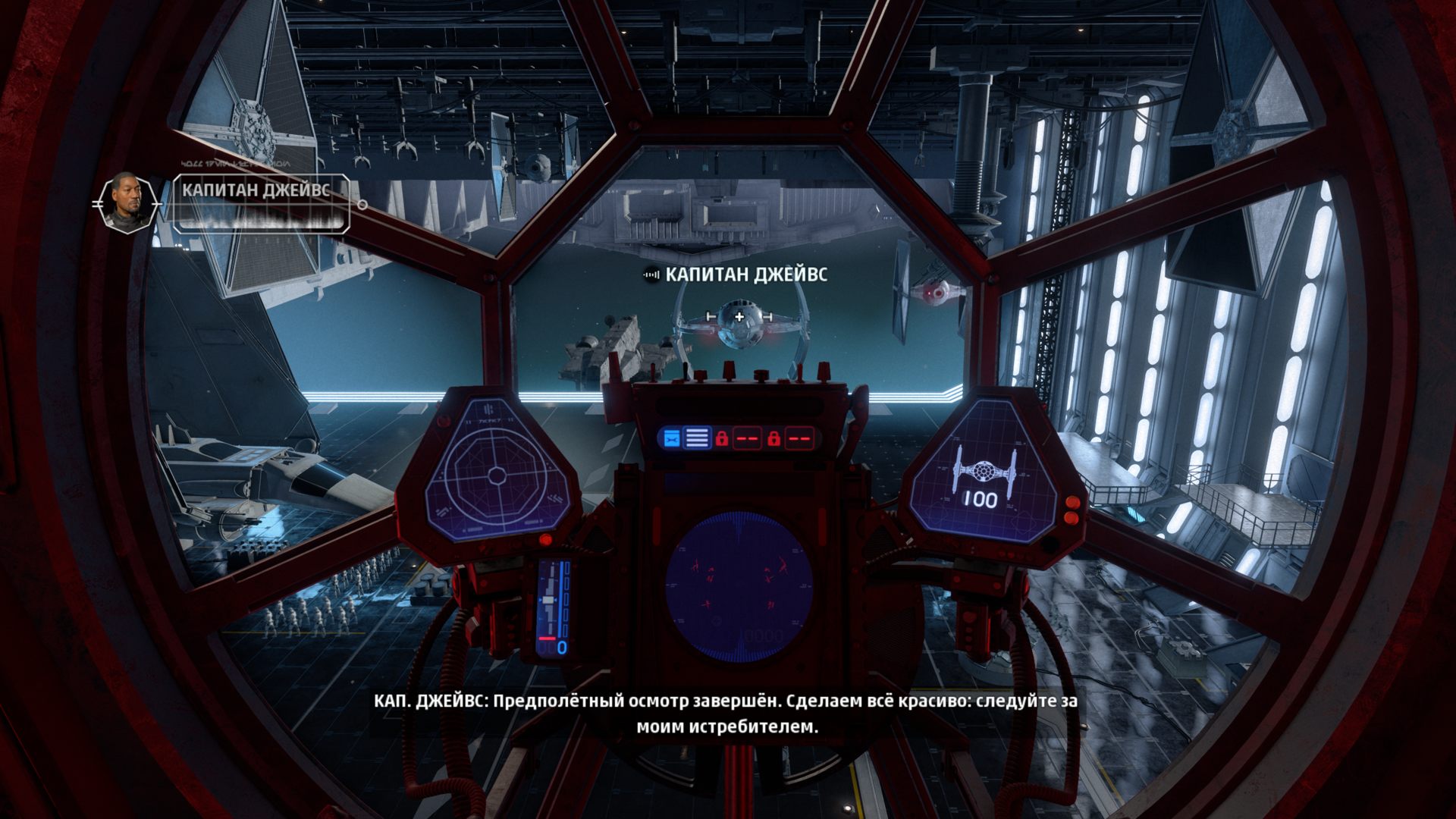This screenshot has height=819, width=1456.
Task: Click the circular radar scope
Action: click(x=739, y=588)
